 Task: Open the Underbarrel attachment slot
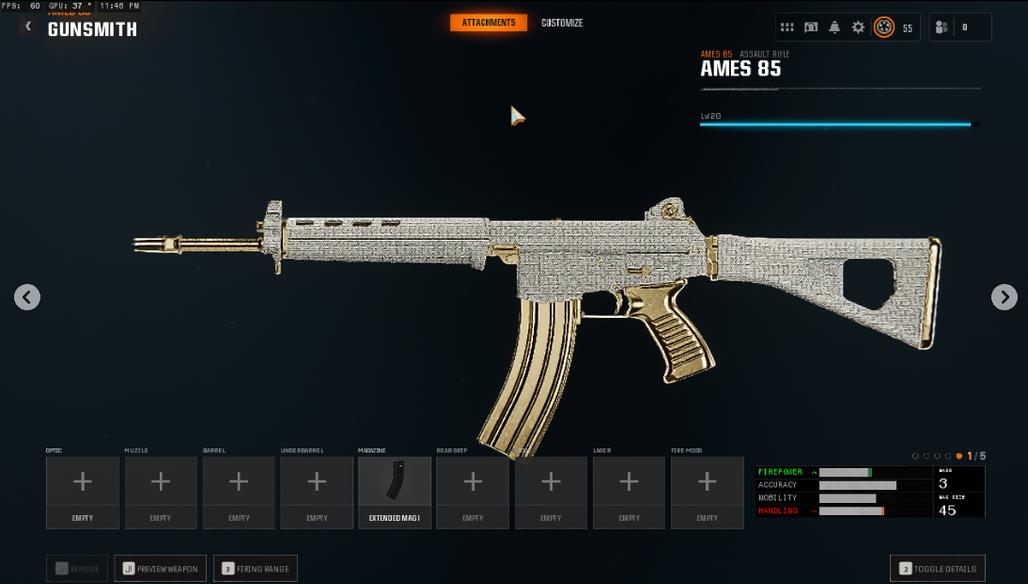point(316,492)
